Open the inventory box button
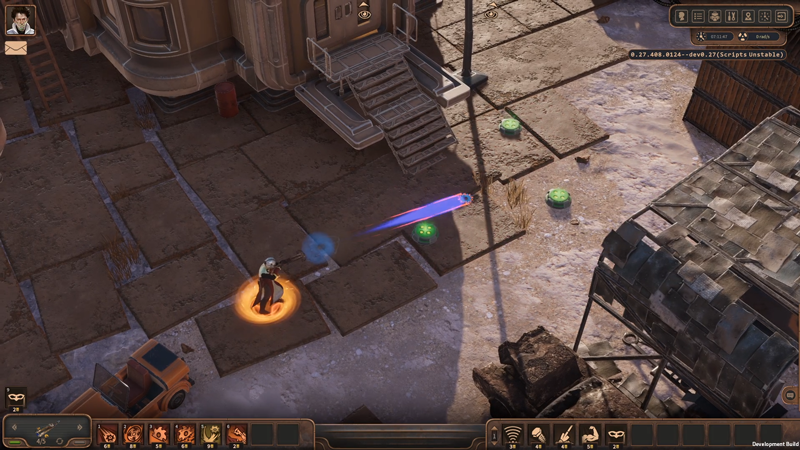This screenshot has width=800, height=450. pyautogui.click(x=715, y=16)
